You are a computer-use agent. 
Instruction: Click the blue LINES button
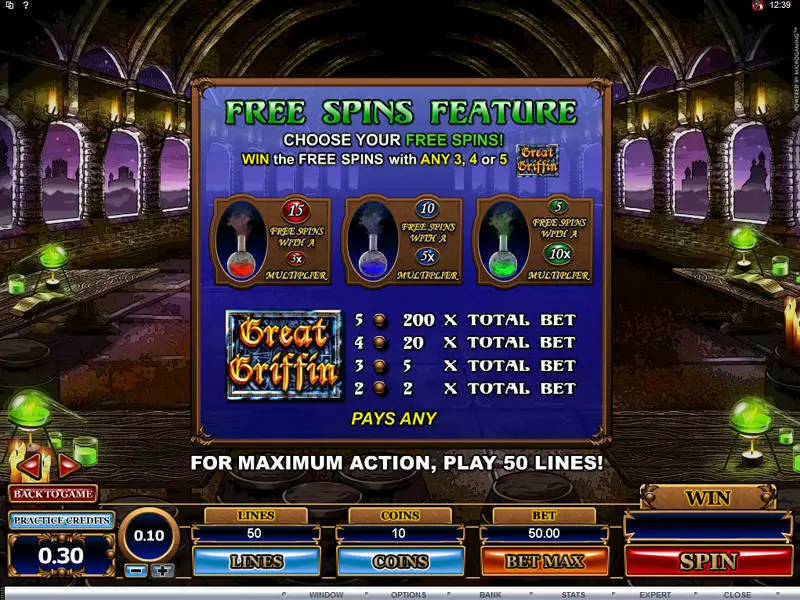click(255, 561)
